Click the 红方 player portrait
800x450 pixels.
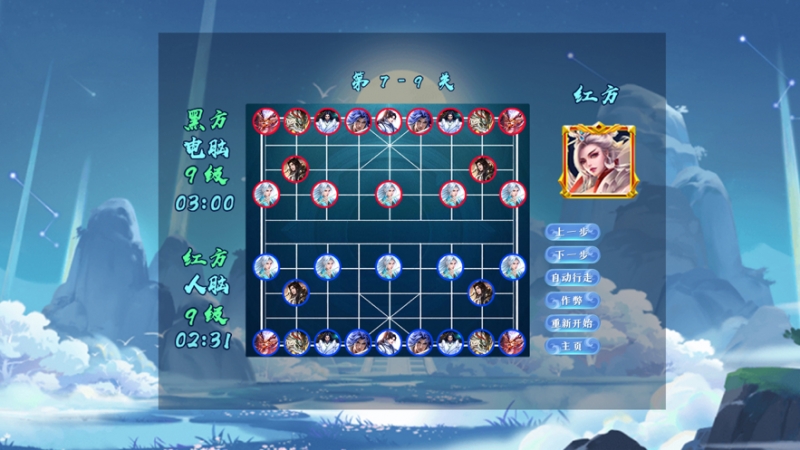[x=597, y=160]
